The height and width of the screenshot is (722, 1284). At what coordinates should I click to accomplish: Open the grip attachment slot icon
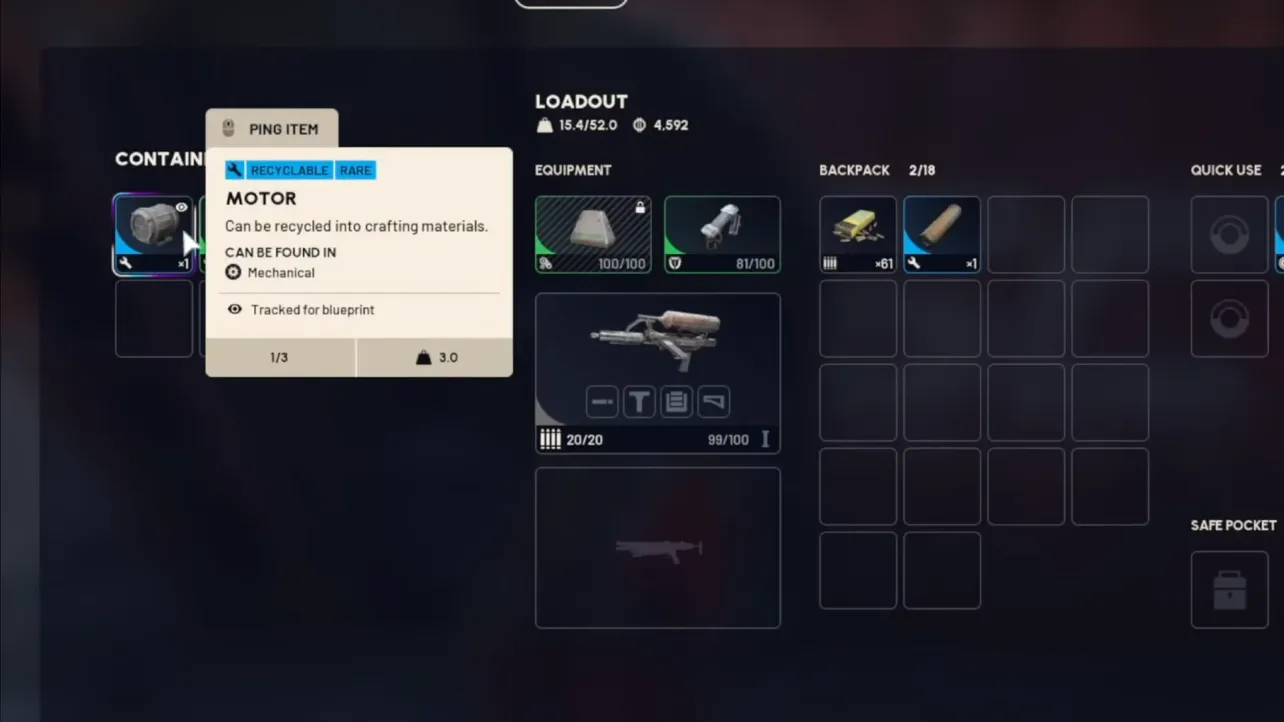[x=639, y=401]
